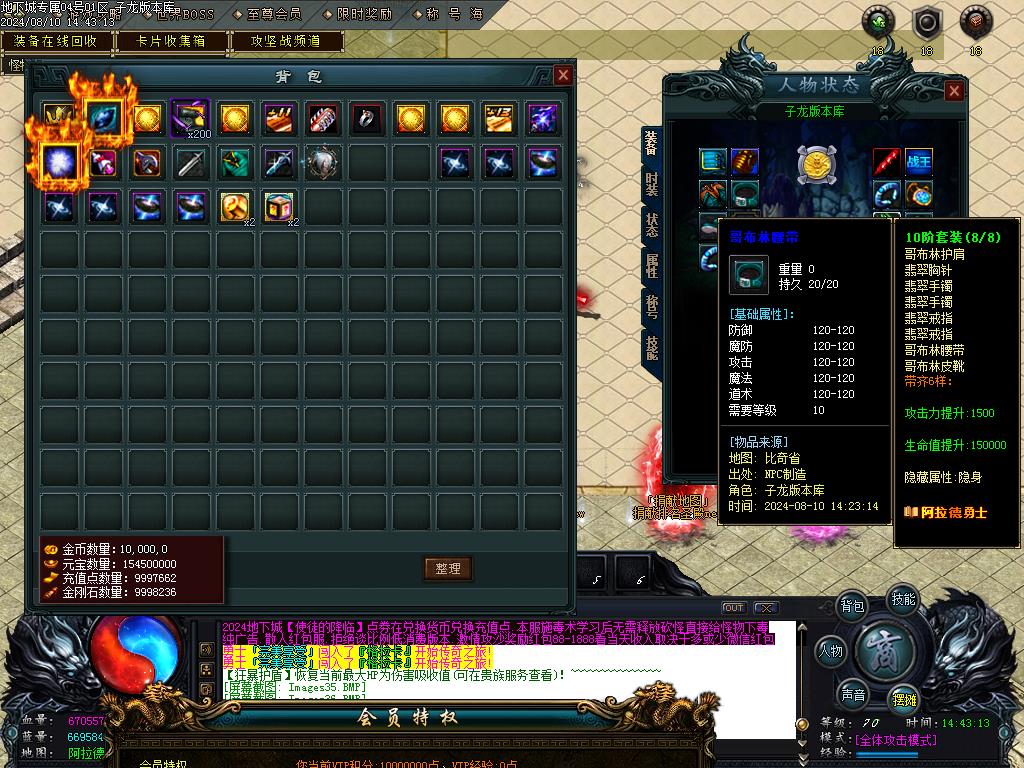Open the 卡片收集箱 card collection box
Screen dimensions: 1024x768
coord(171,41)
